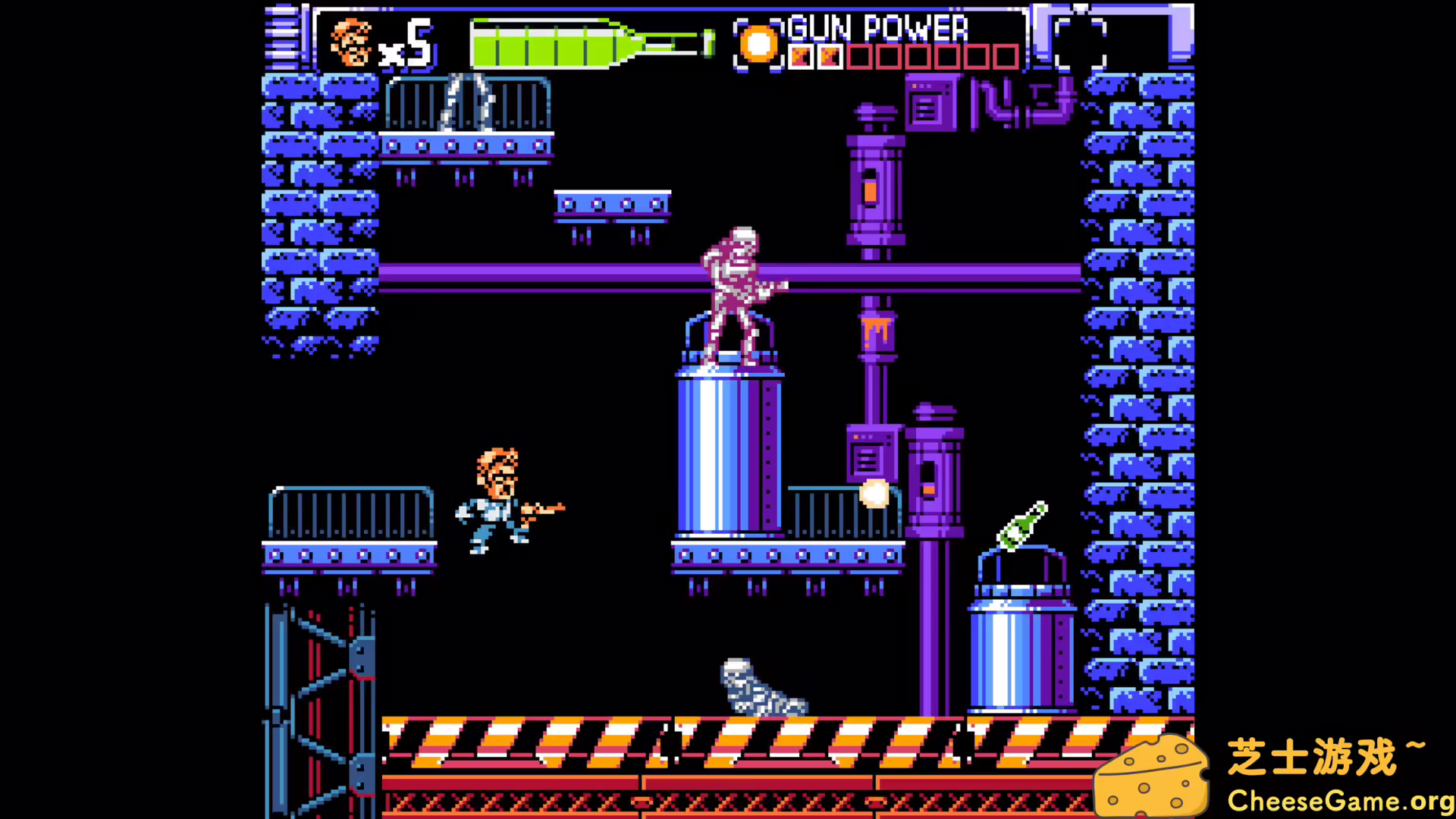Image resolution: width=1456 pixels, height=819 pixels.
Task: Click the glowing white projectile orb
Action: tap(874, 494)
